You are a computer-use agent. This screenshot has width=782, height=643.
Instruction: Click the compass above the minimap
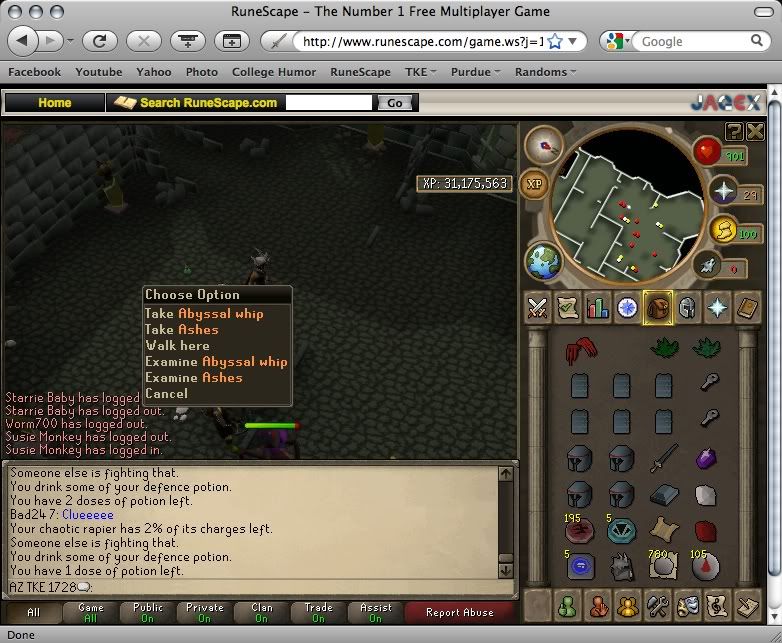(543, 146)
